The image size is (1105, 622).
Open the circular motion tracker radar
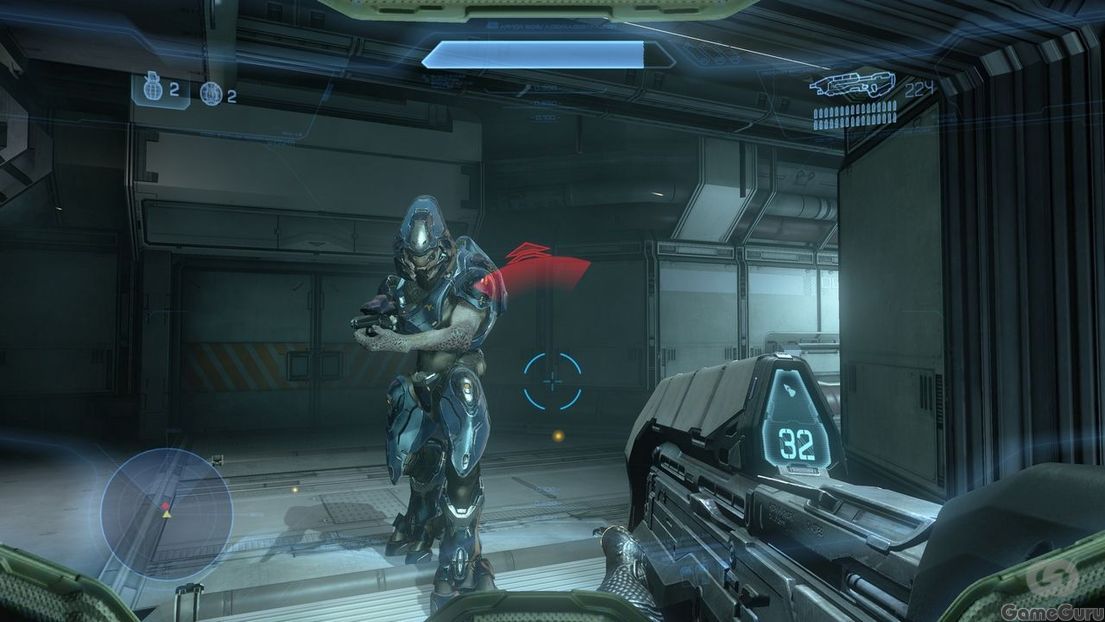pyautogui.click(x=166, y=514)
